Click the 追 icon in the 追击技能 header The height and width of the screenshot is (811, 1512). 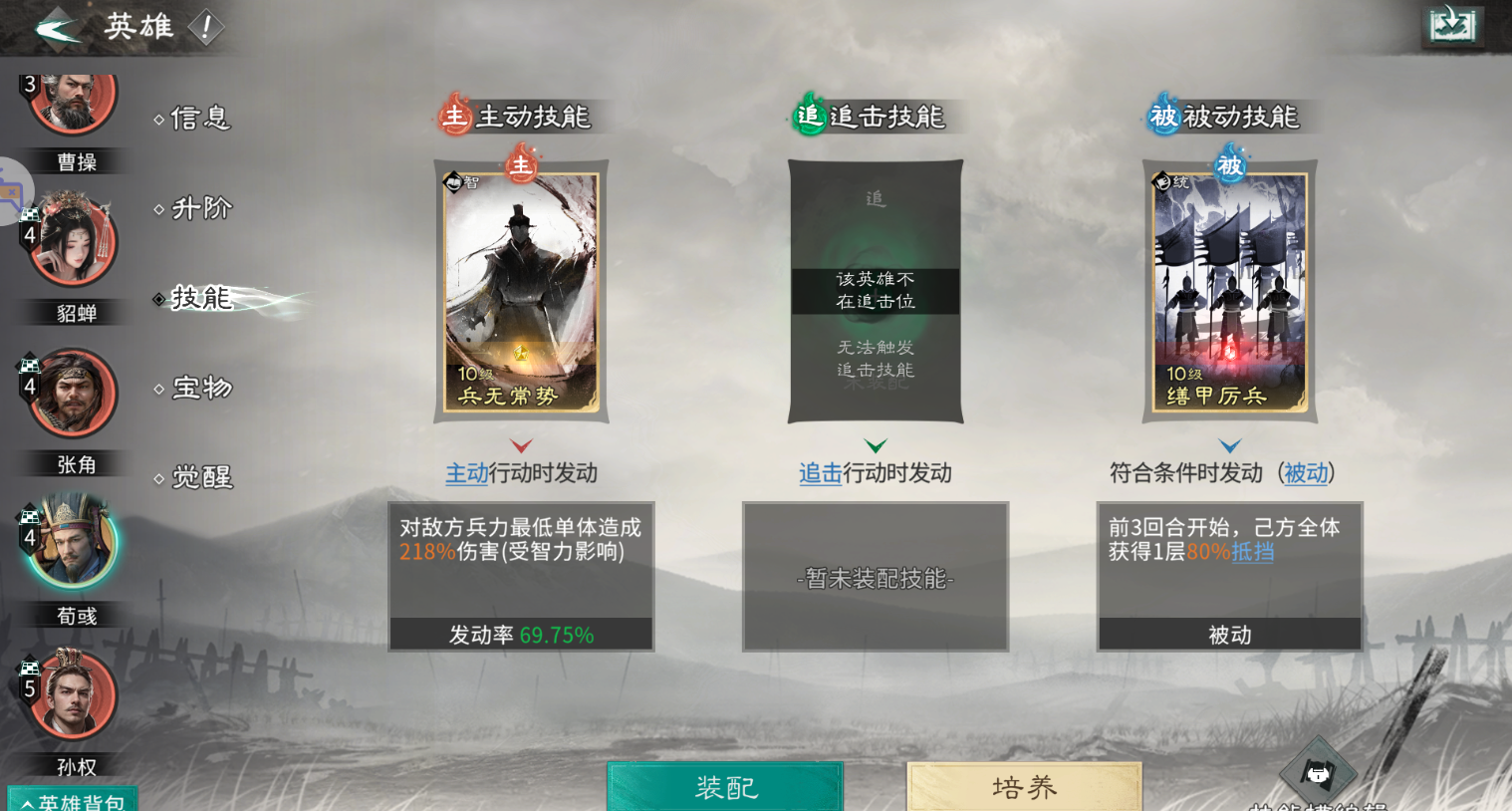(x=808, y=116)
